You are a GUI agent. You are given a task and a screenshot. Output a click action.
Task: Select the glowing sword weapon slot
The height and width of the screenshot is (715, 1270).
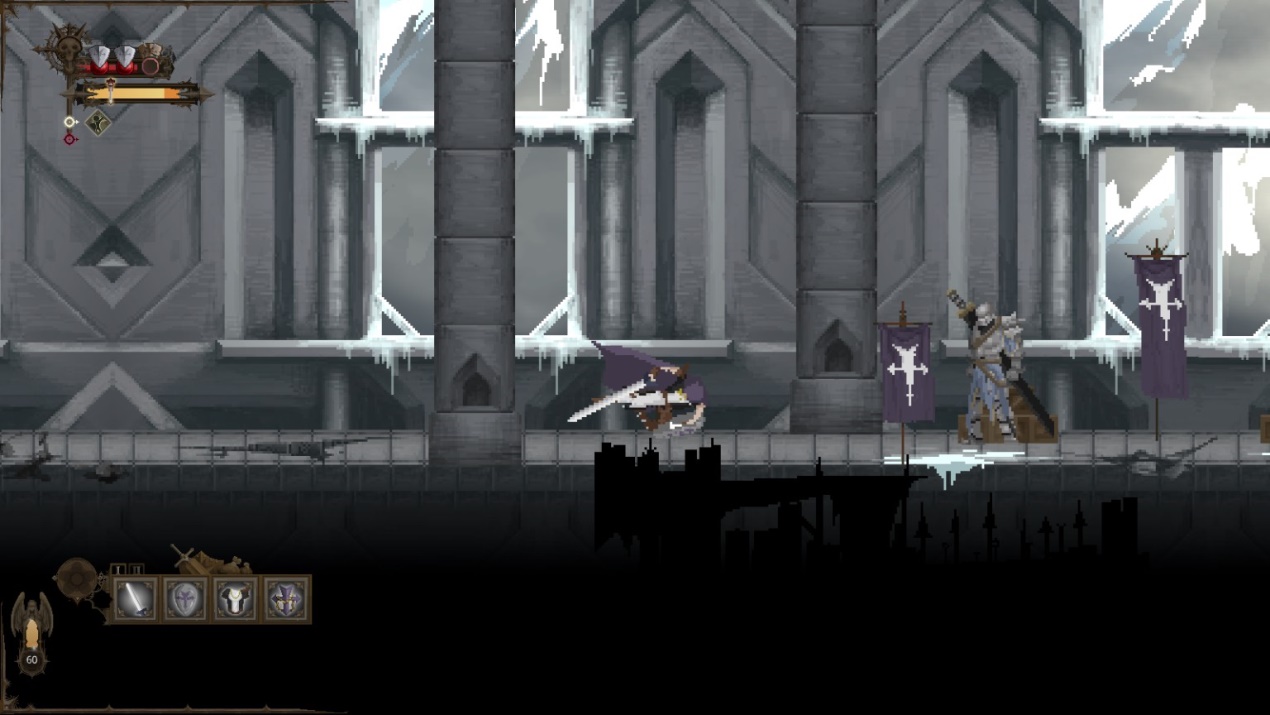[x=134, y=599]
